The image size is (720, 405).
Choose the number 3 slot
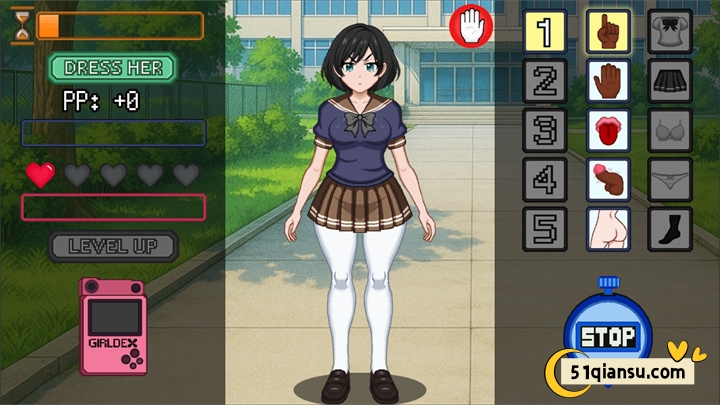point(545,130)
